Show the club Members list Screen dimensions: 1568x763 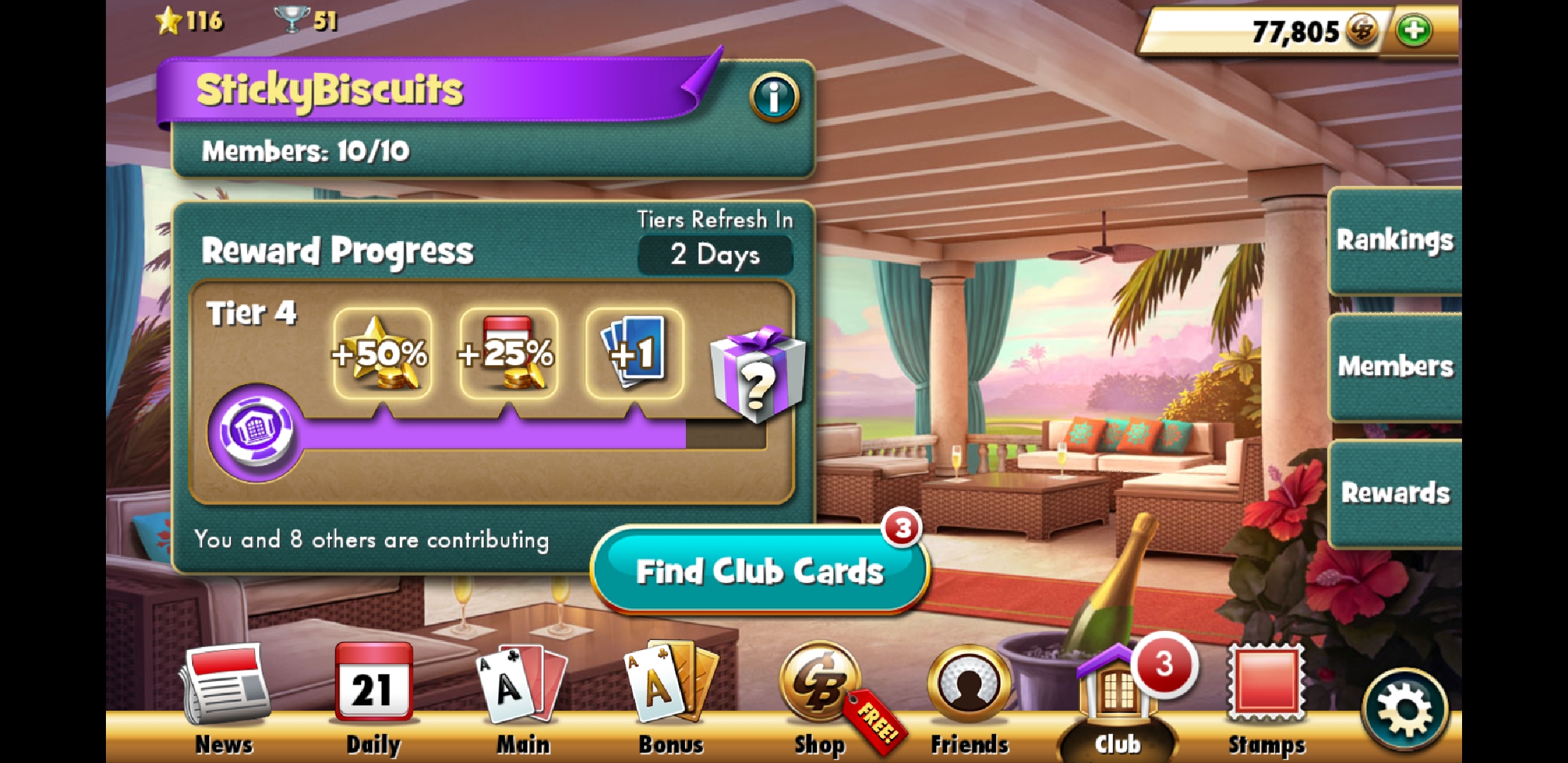click(x=1395, y=367)
